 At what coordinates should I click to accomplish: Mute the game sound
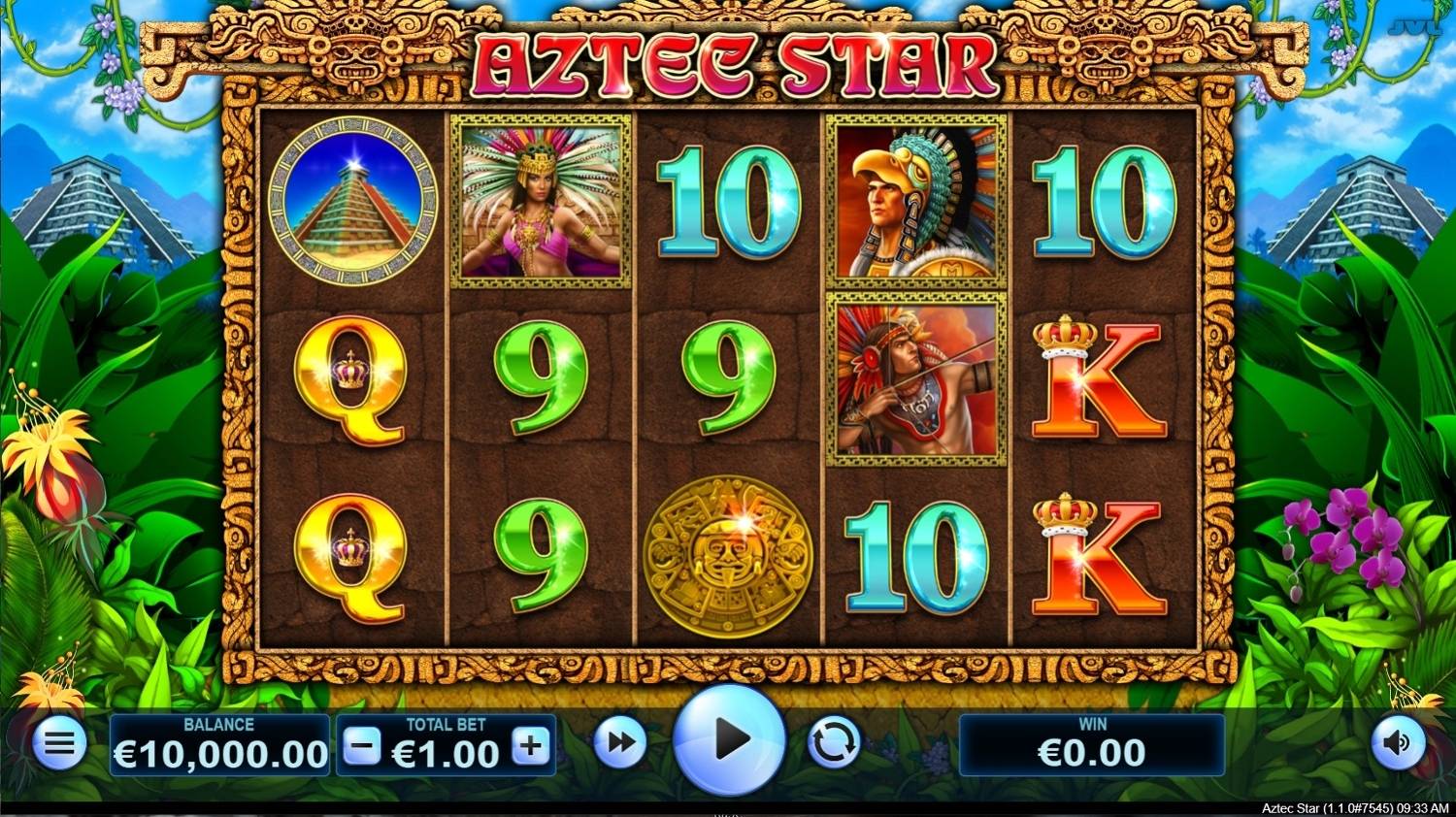[1398, 742]
